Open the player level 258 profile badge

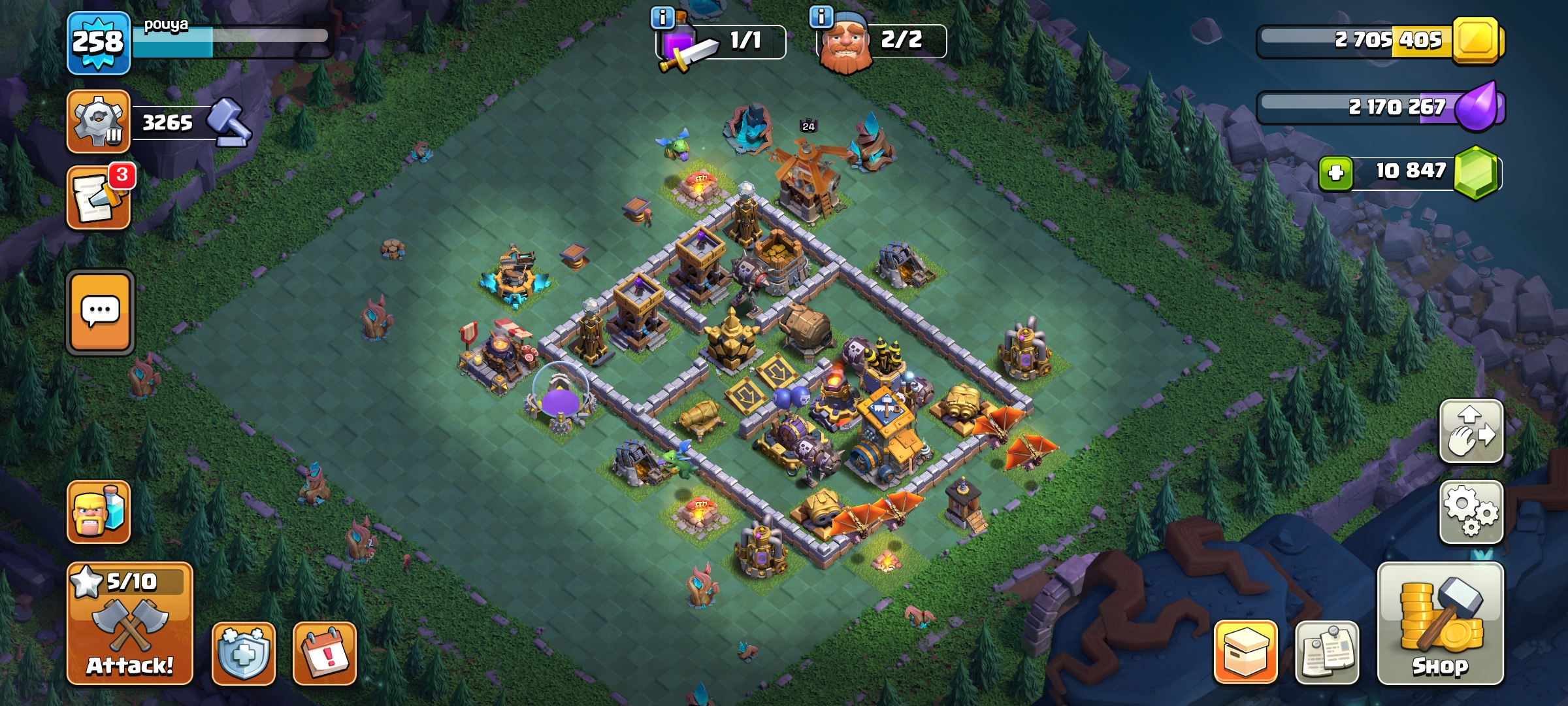[98, 42]
